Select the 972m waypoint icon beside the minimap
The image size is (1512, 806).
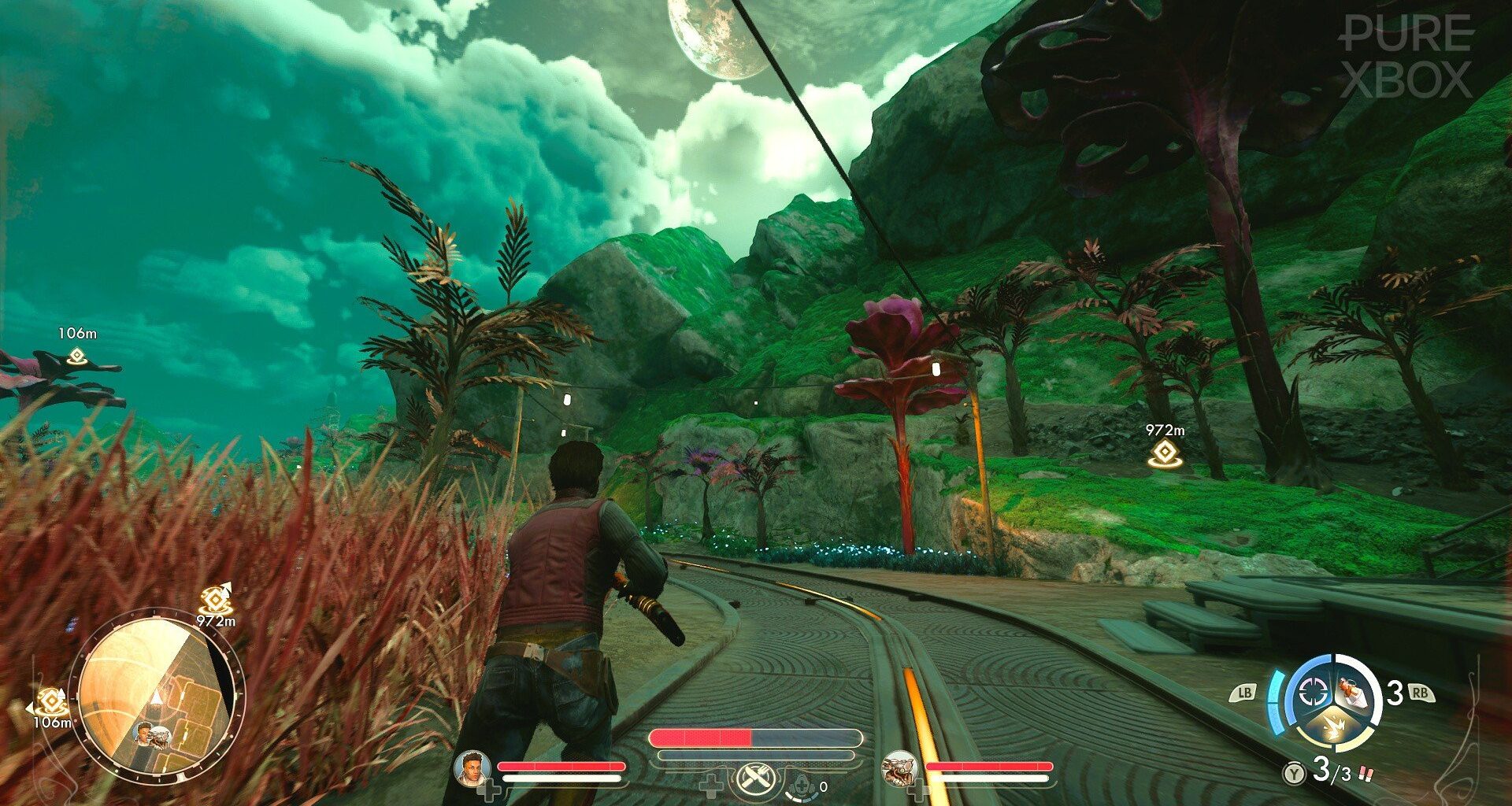coord(214,601)
